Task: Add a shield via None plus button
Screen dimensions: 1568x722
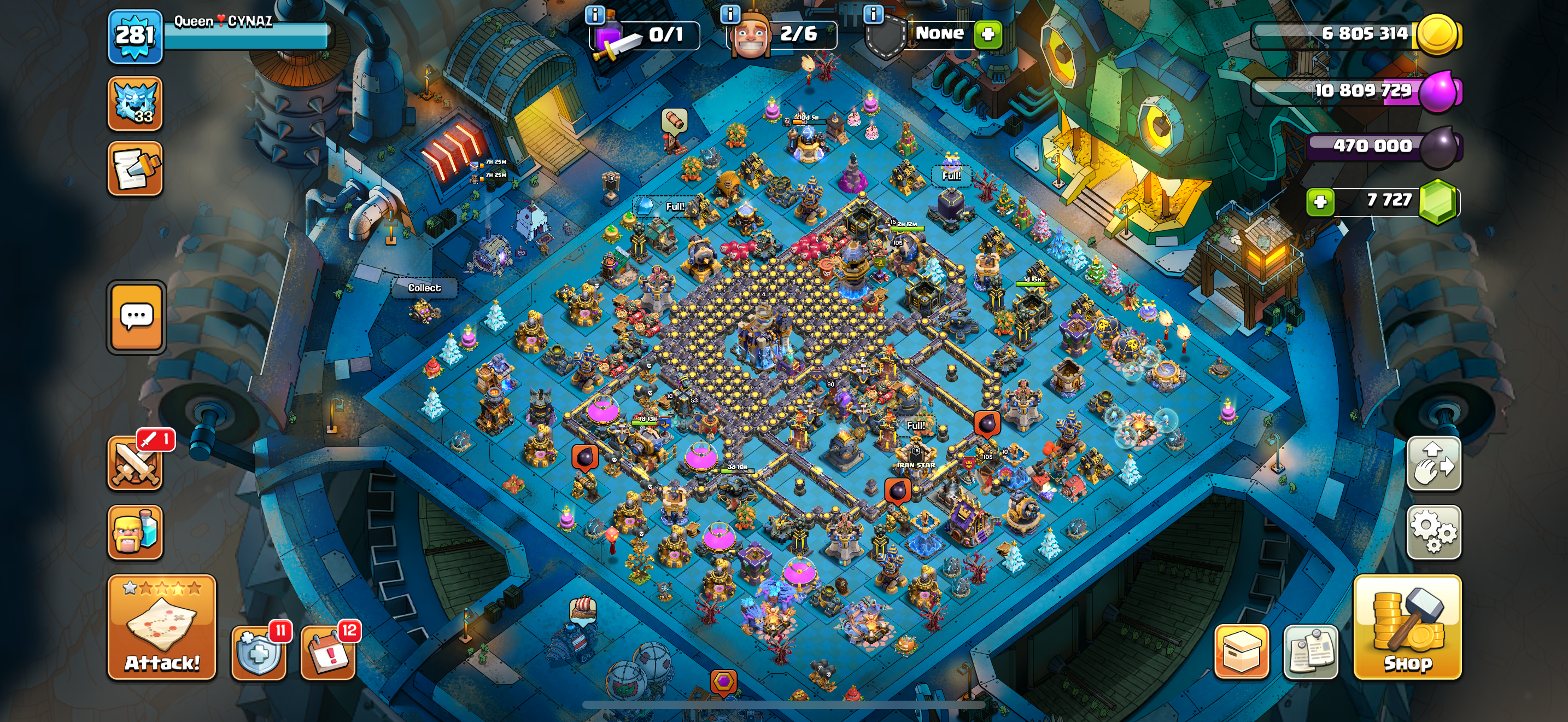Action: [988, 34]
